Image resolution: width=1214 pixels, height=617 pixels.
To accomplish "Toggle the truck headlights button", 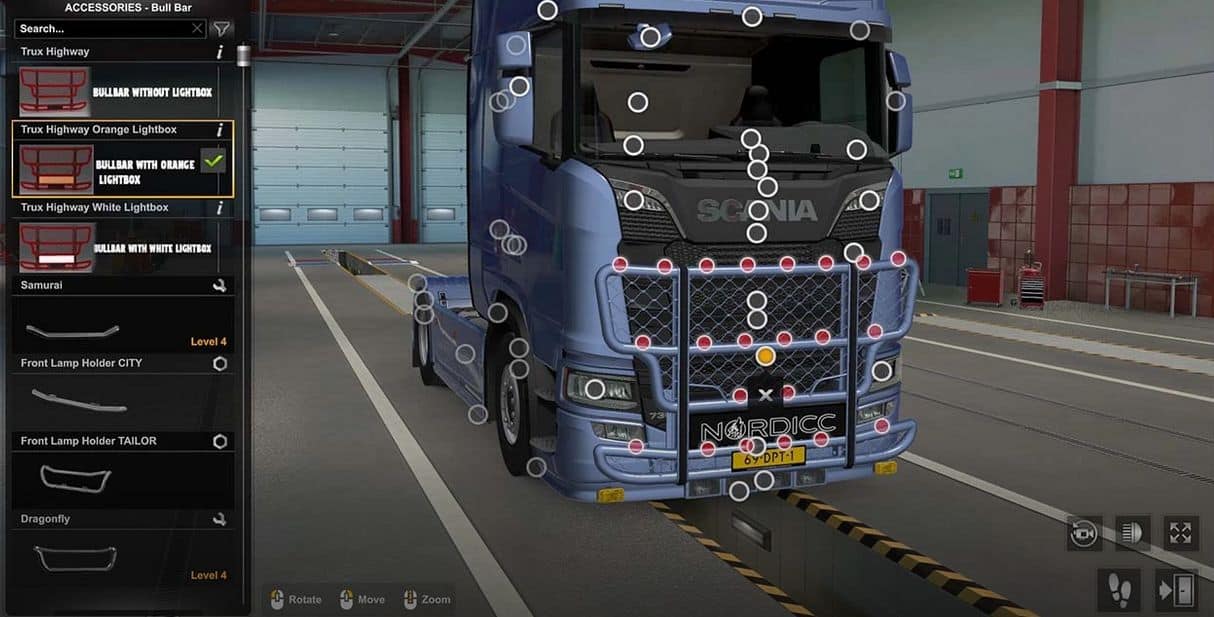I will point(1131,533).
